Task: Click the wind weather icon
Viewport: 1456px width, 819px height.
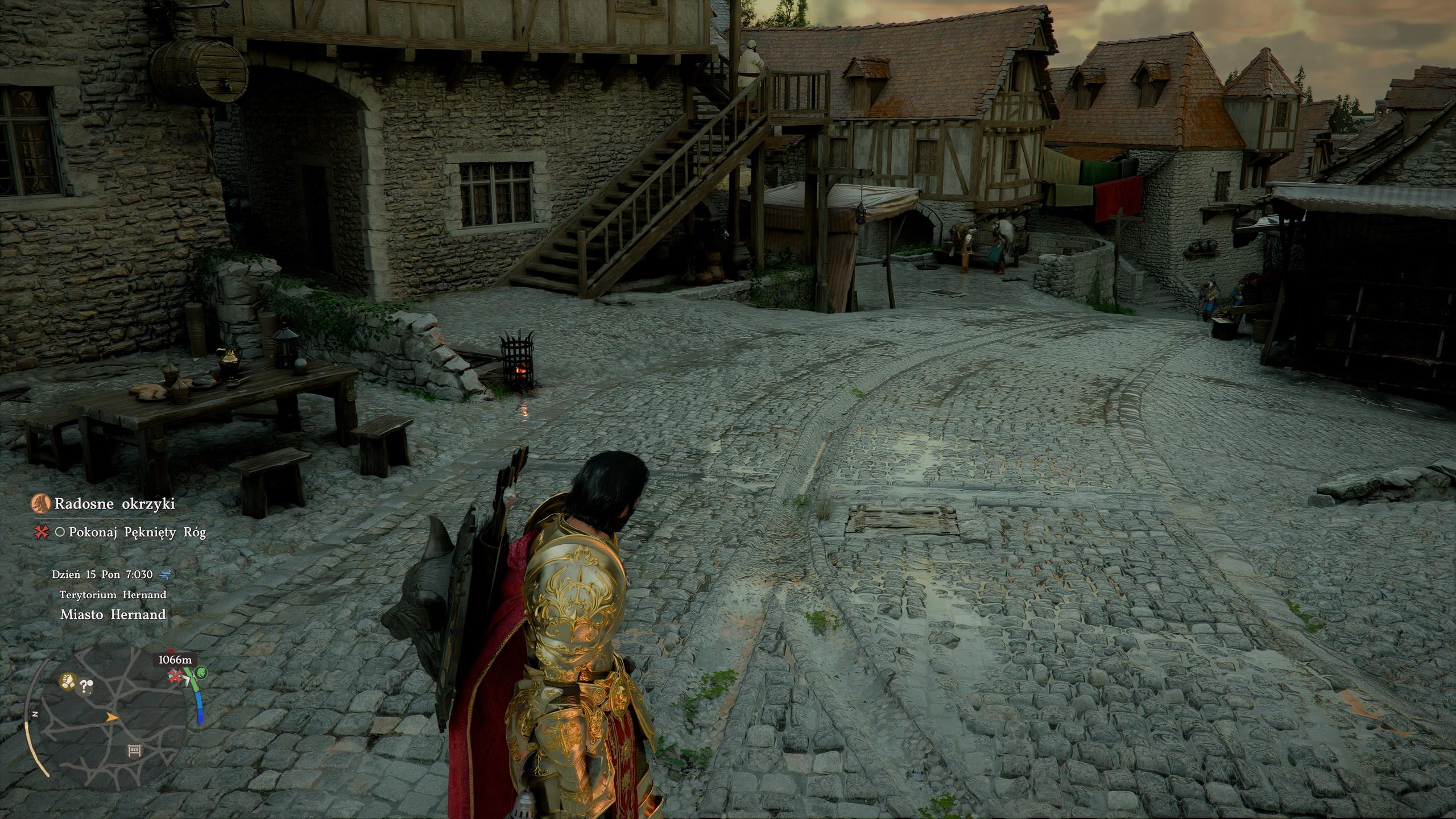Action: click(166, 574)
